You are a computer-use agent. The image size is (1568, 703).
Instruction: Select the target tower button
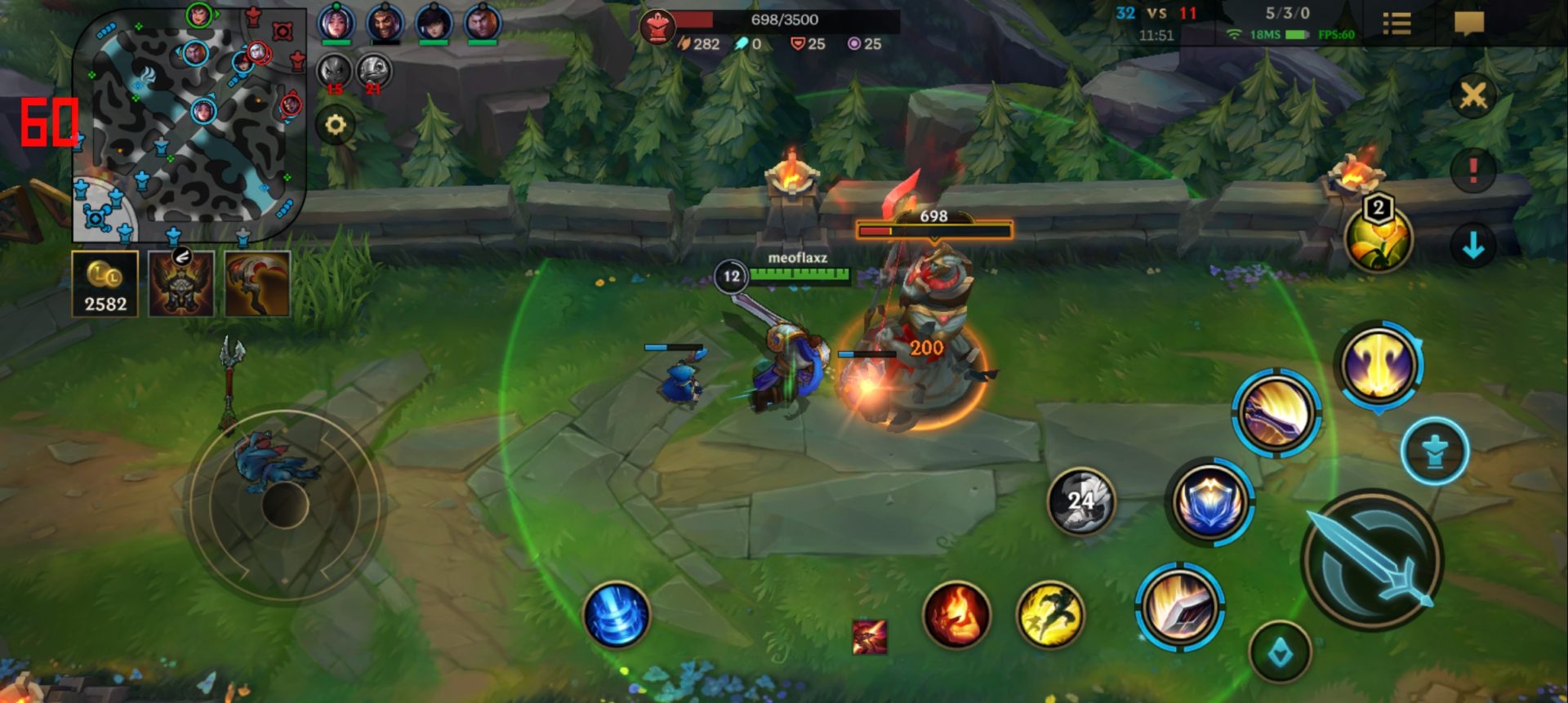pyautogui.click(x=1435, y=452)
